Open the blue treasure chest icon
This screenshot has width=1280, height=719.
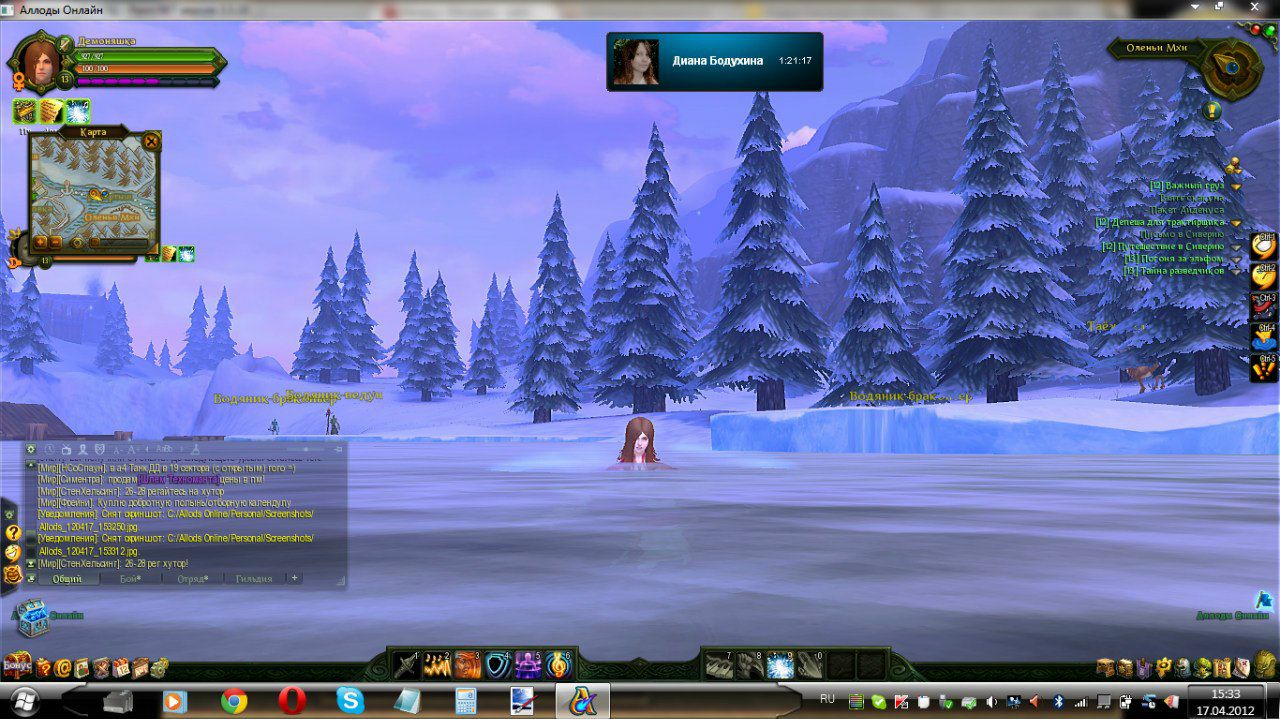[x=32, y=617]
